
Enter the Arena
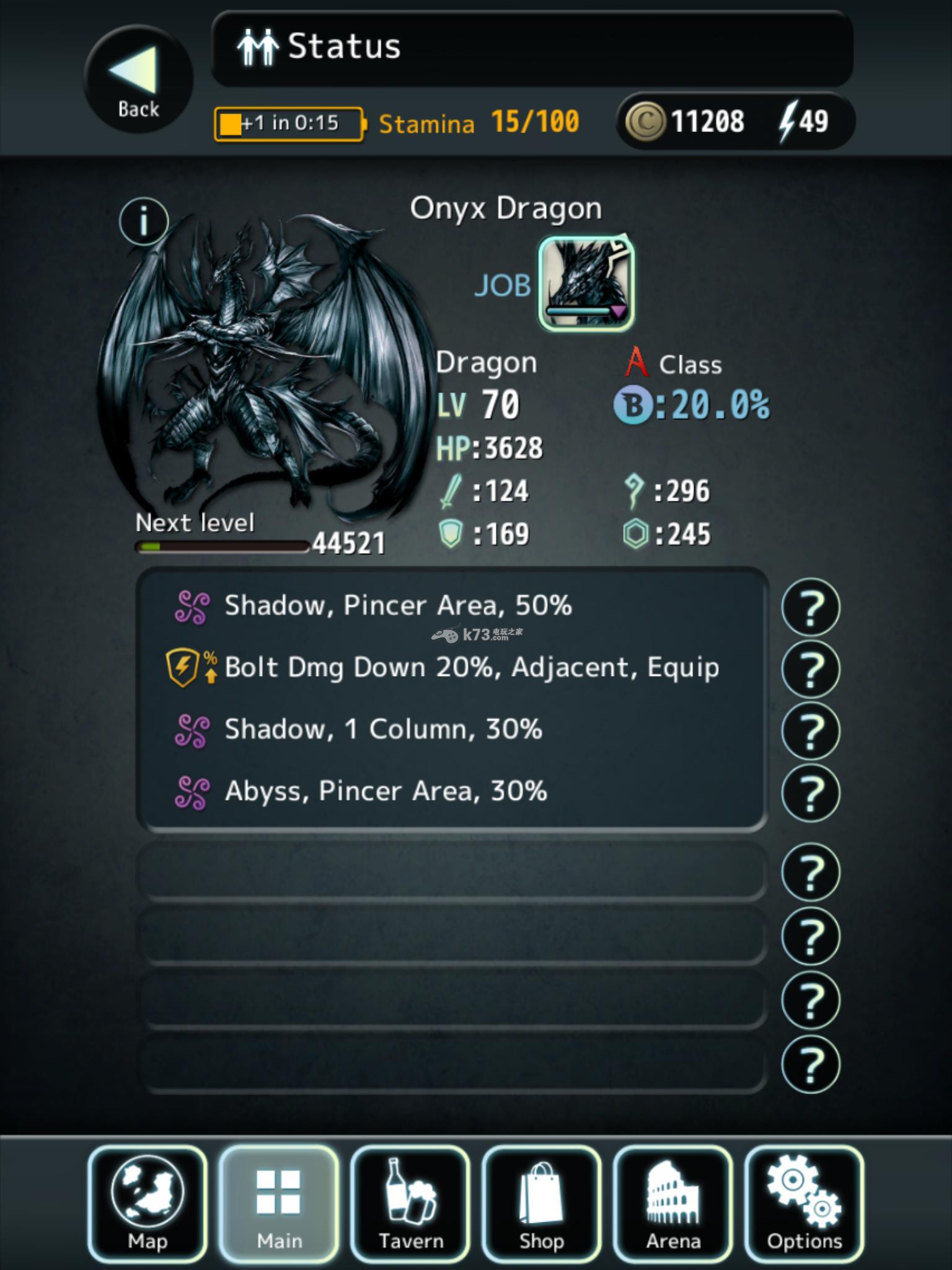point(673,1204)
